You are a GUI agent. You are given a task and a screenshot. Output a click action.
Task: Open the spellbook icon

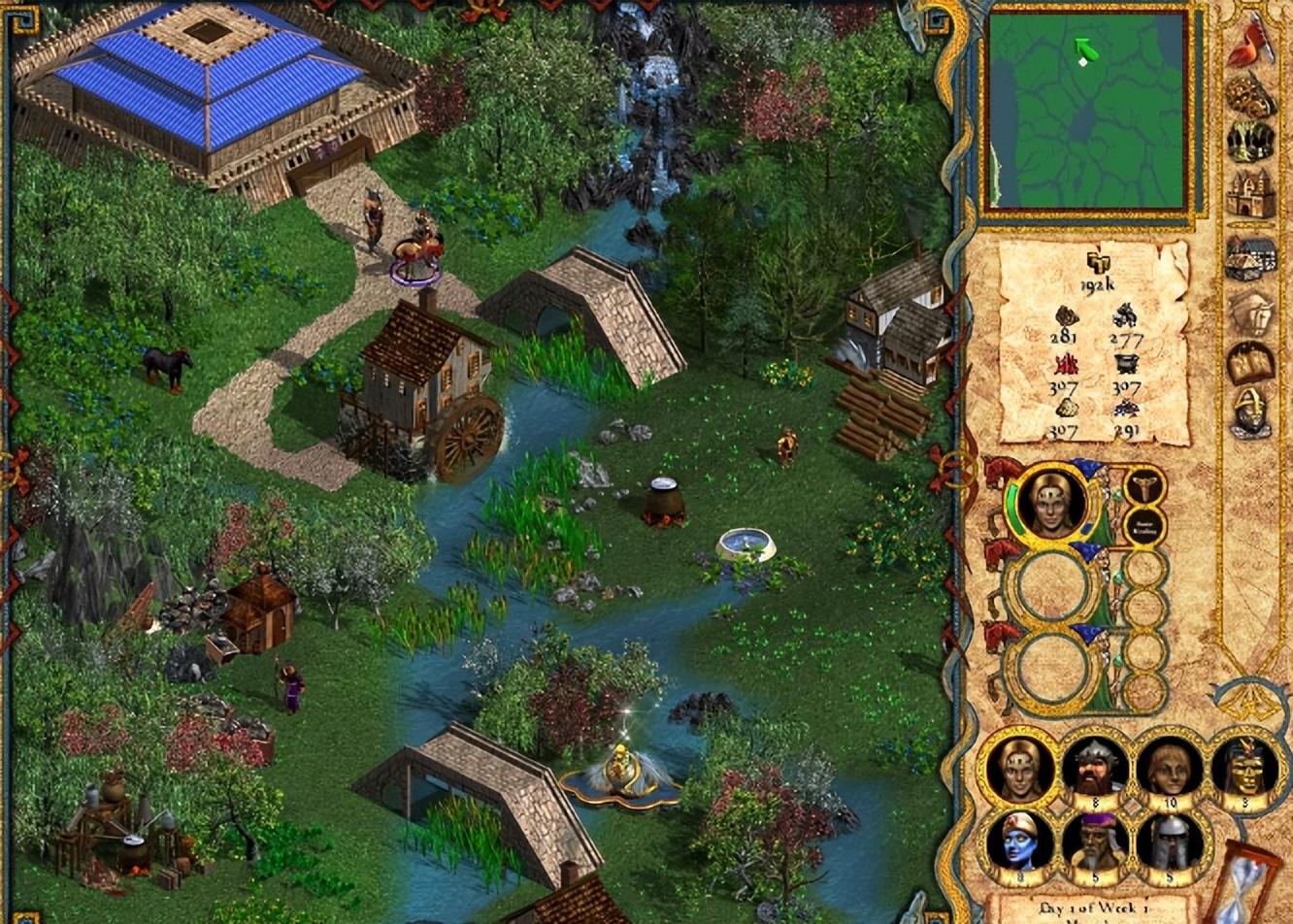click(x=1249, y=363)
